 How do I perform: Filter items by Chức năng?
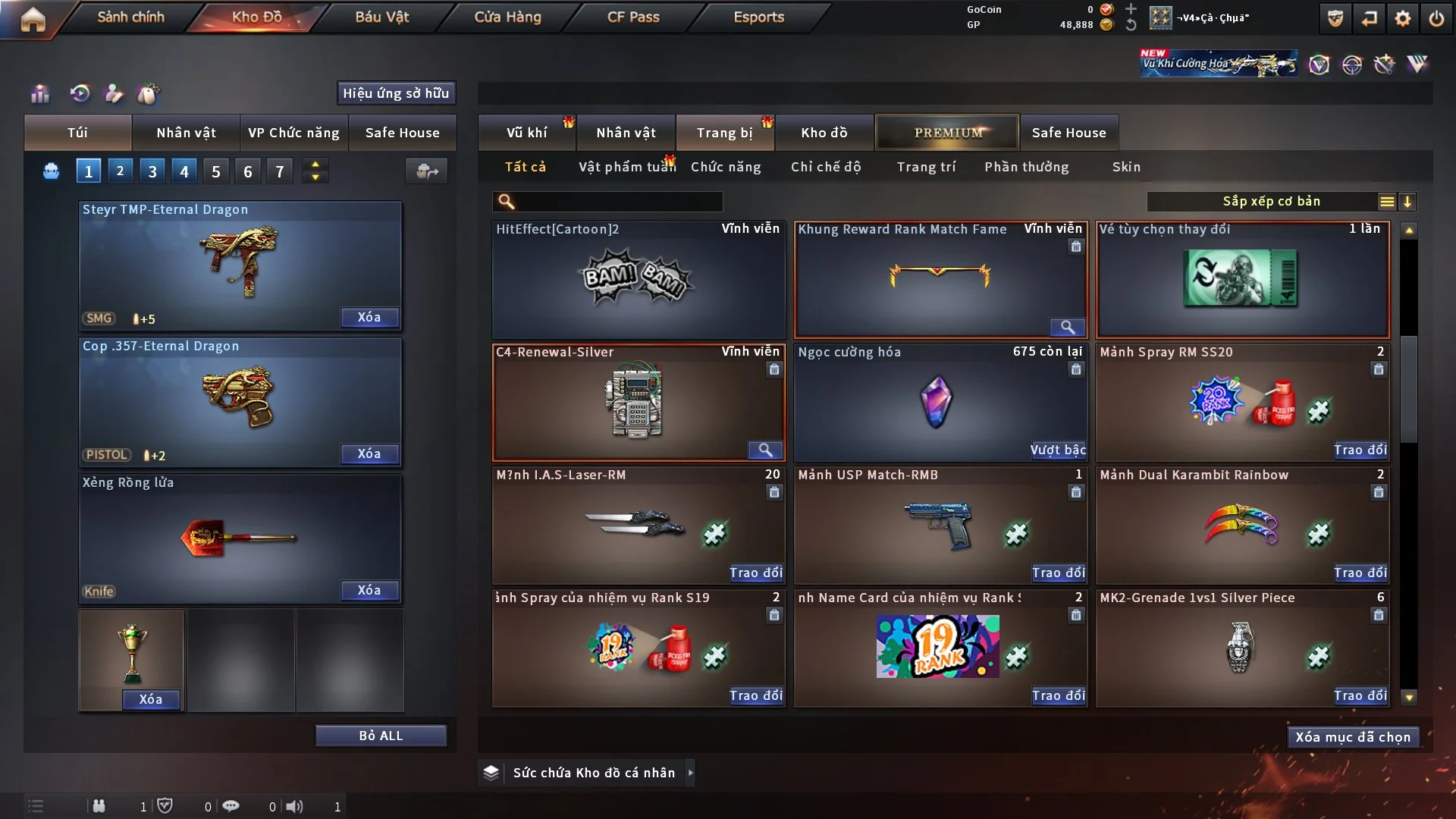click(x=726, y=167)
